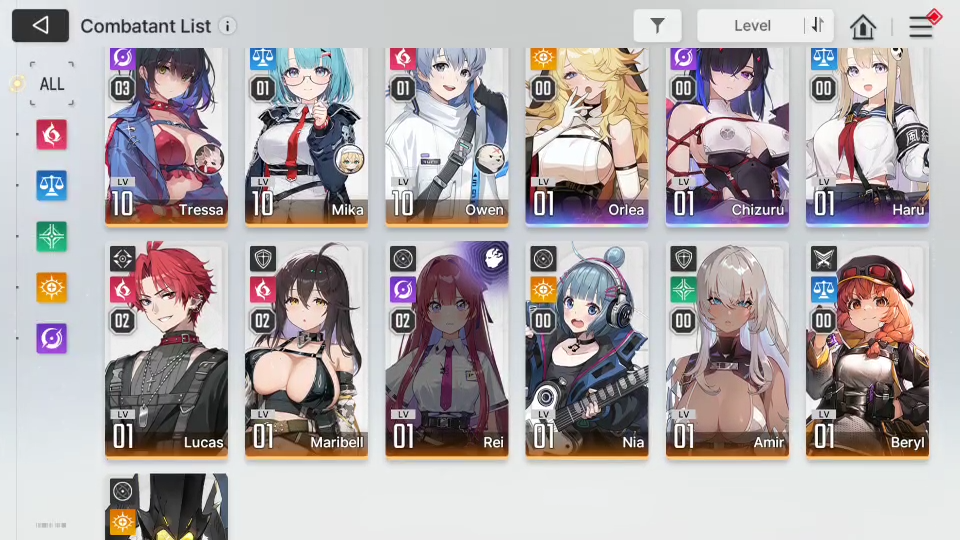Toggle the sort order arrows
Image resolution: width=960 pixels, height=540 pixels.
coord(818,26)
